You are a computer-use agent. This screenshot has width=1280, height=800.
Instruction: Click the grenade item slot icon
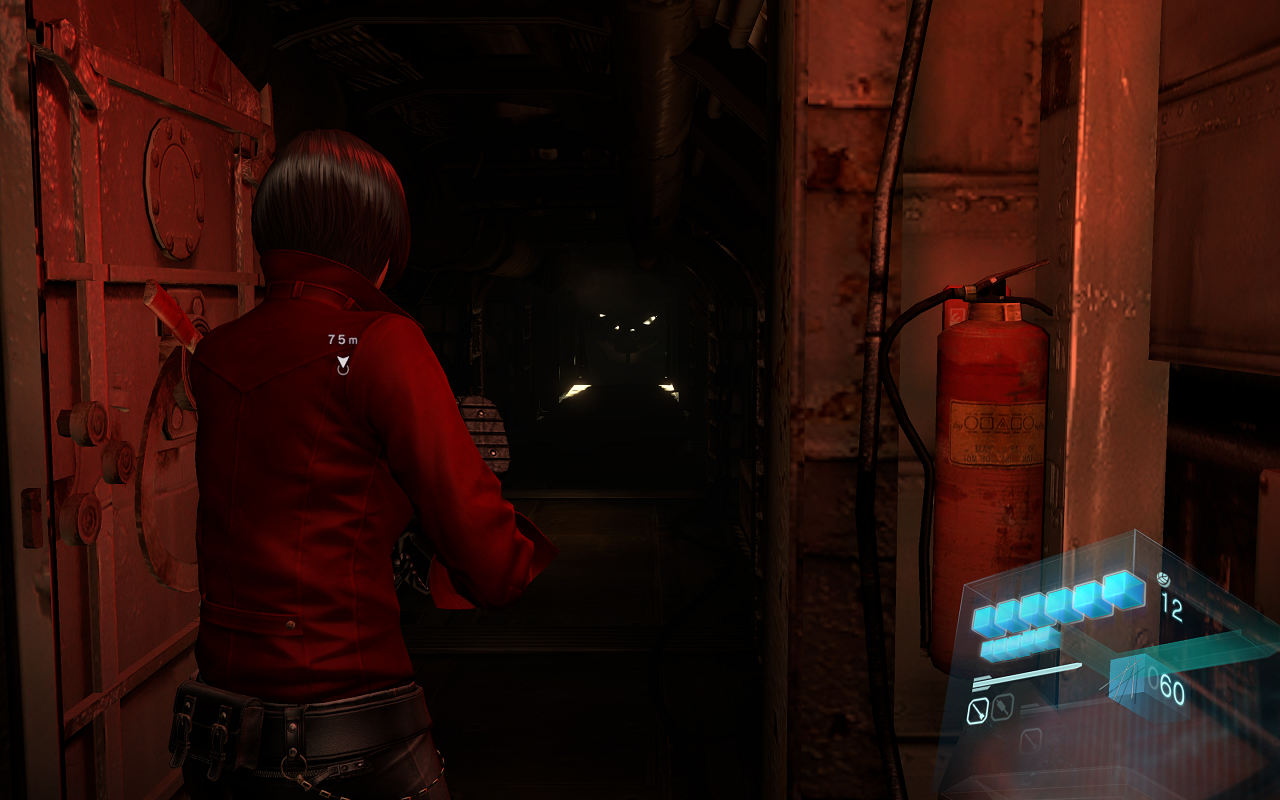point(1002,706)
